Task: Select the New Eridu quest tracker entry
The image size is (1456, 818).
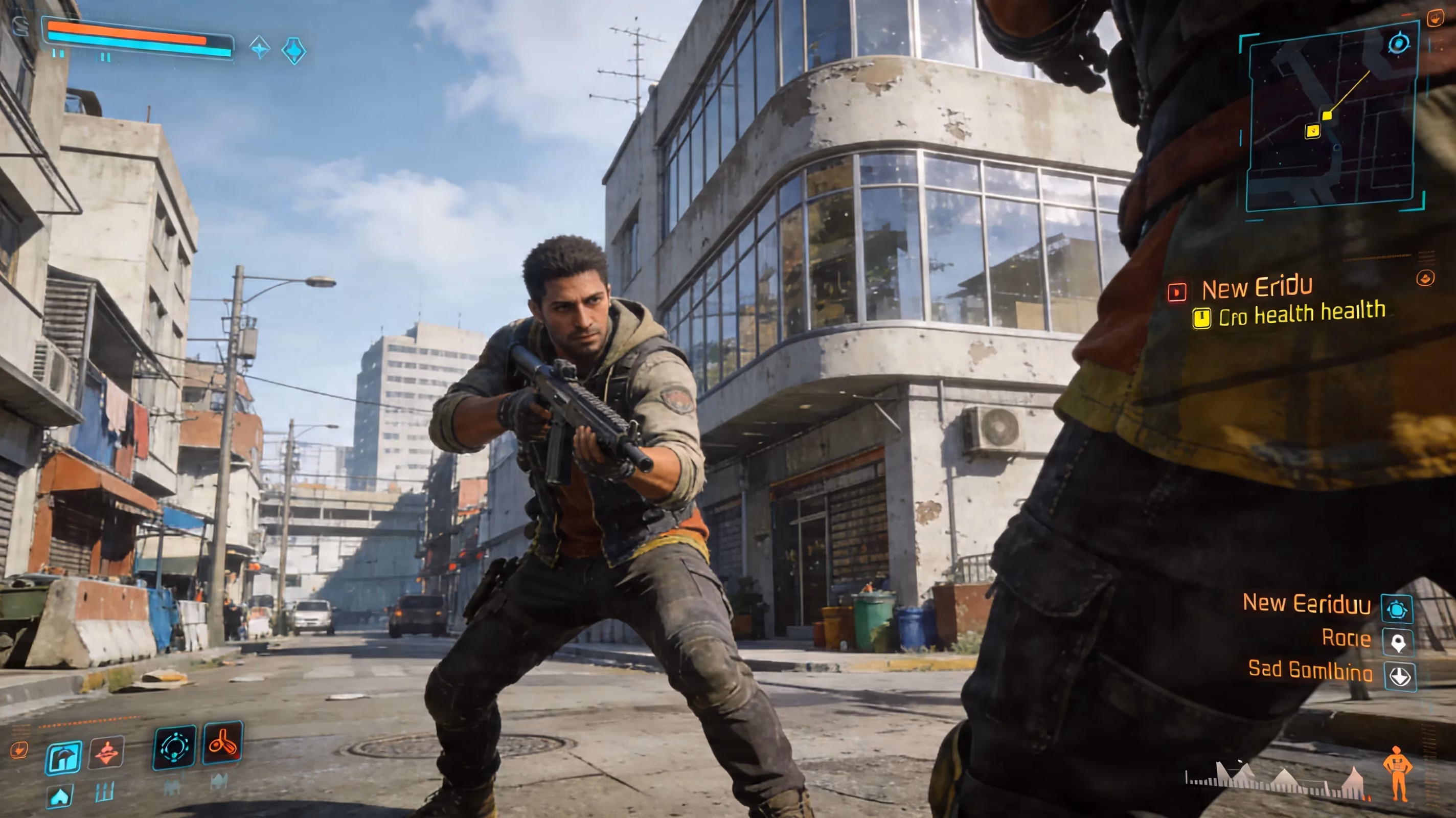Action: tap(1256, 288)
